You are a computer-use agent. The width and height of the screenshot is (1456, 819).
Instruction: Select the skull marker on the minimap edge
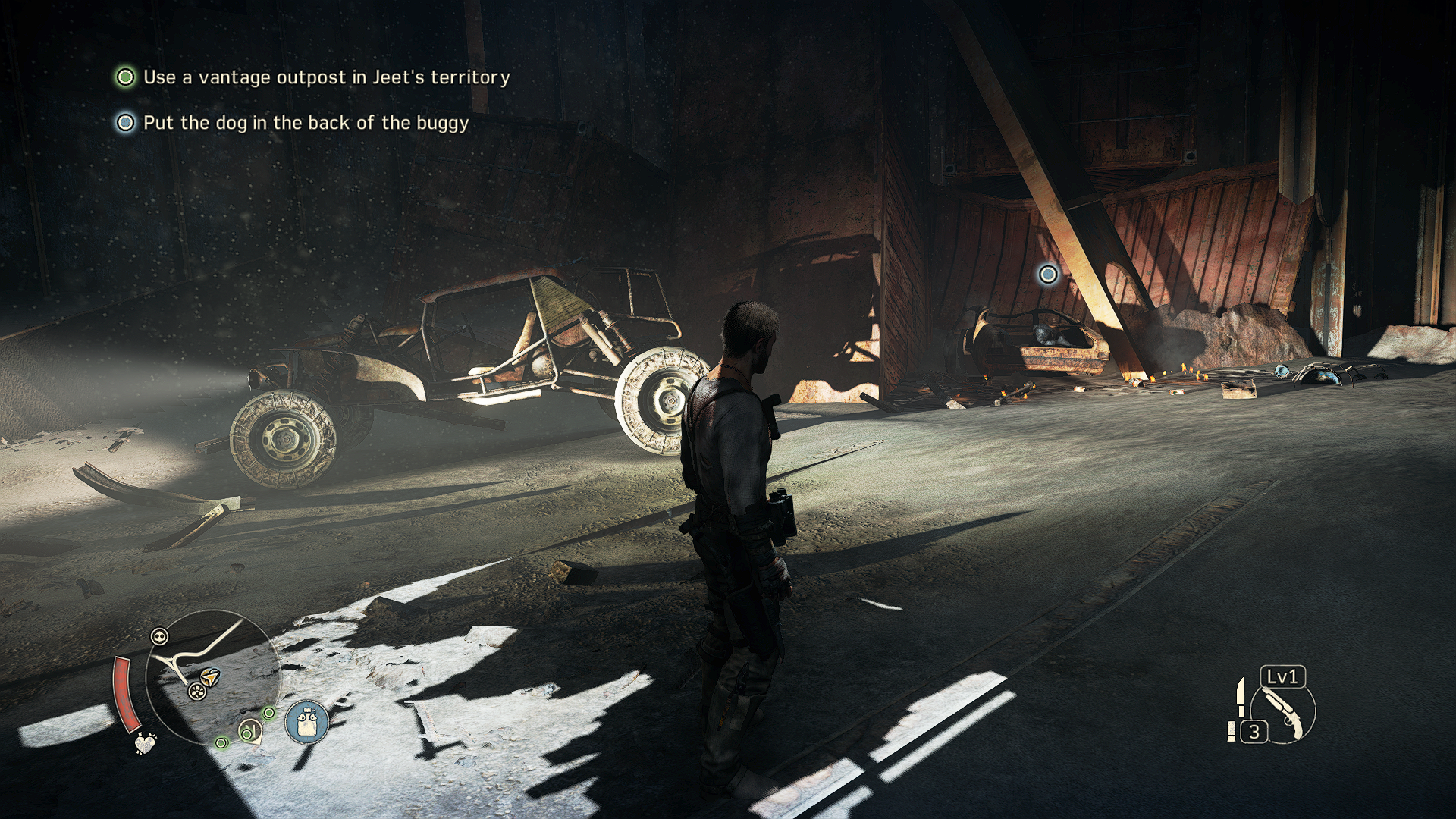click(x=160, y=636)
